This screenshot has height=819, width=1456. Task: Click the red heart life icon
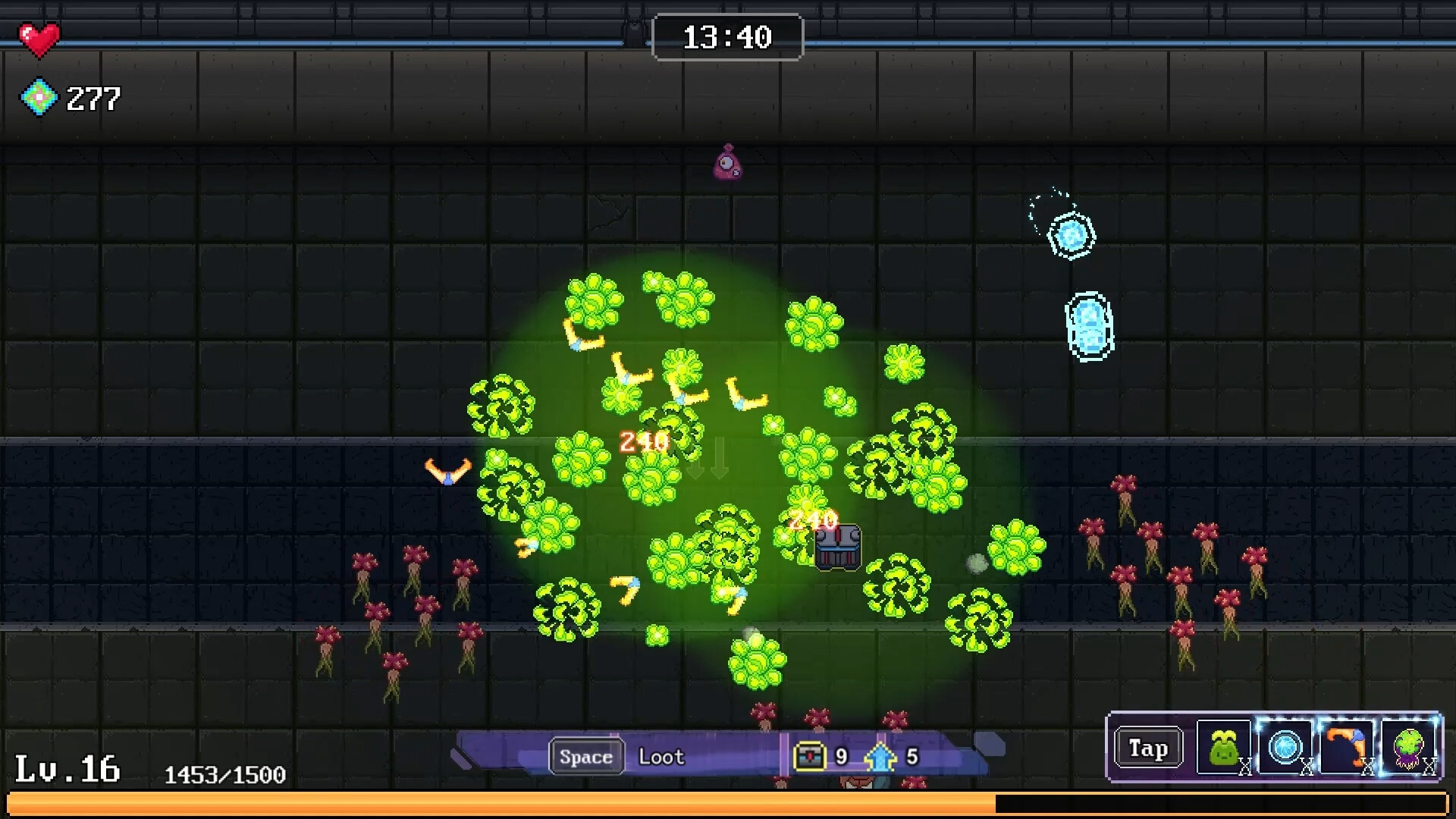tap(39, 39)
